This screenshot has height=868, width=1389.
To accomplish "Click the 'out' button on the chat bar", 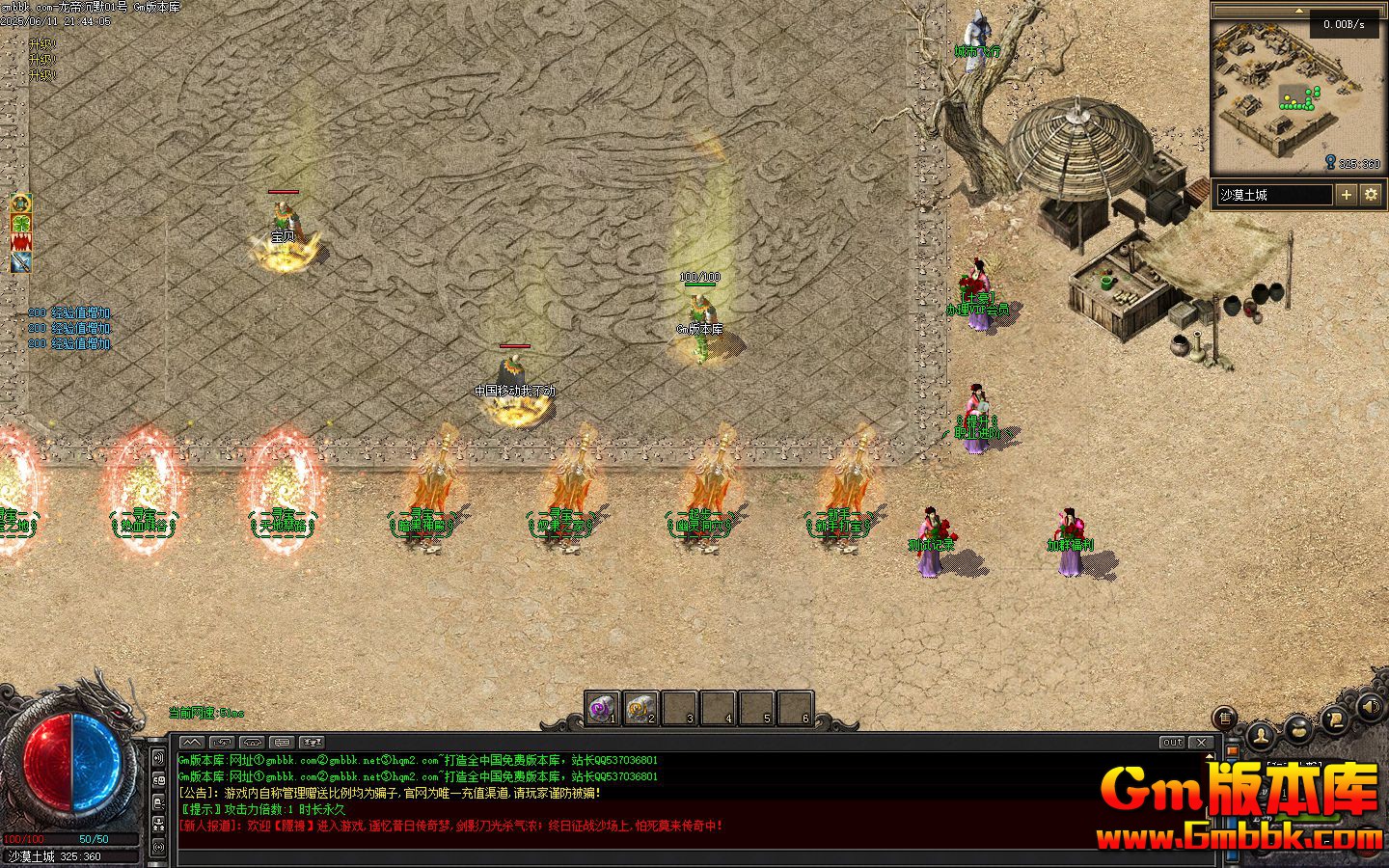I will click(x=1172, y=743).
